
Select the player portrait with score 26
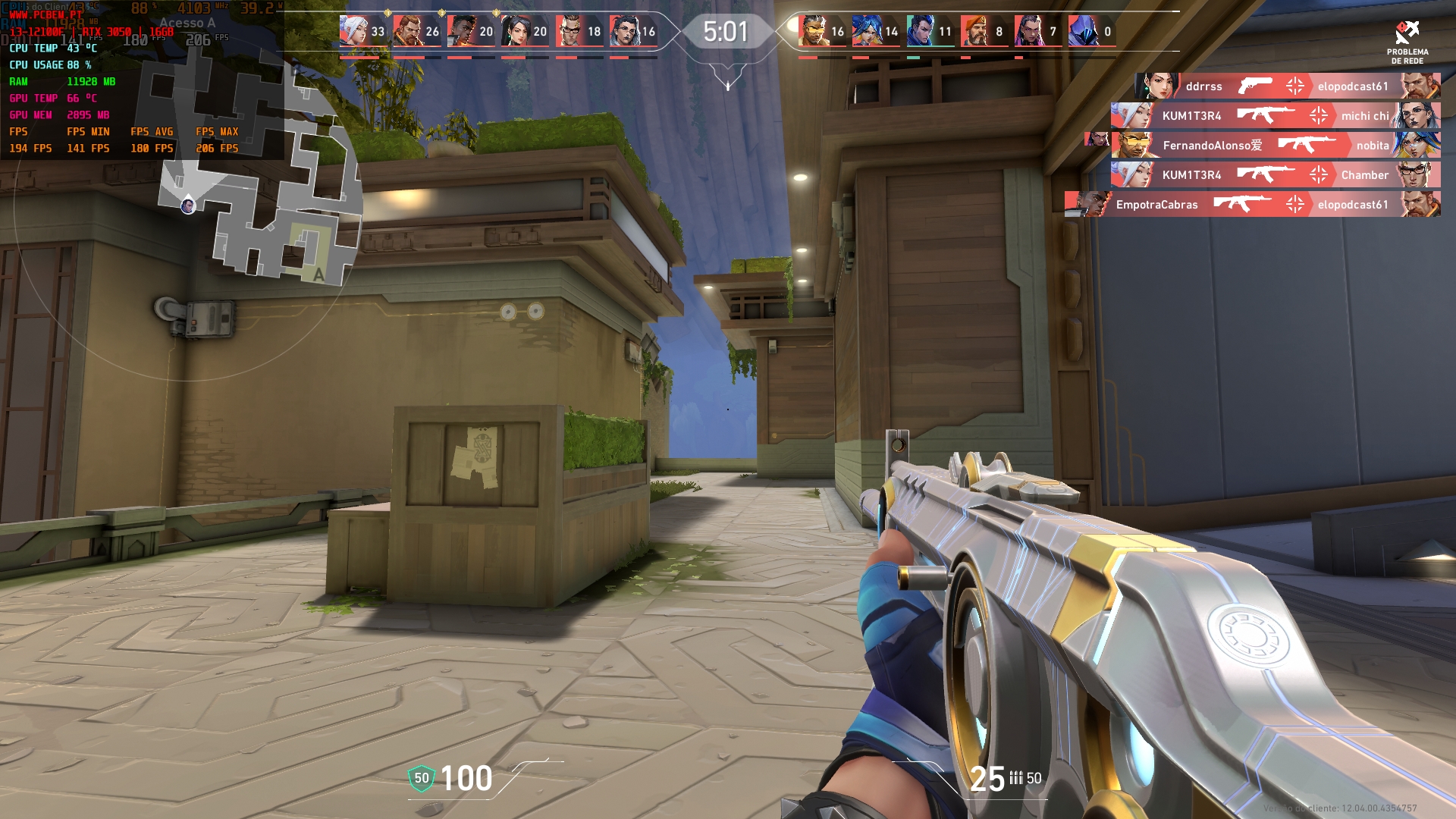point(406,31)
